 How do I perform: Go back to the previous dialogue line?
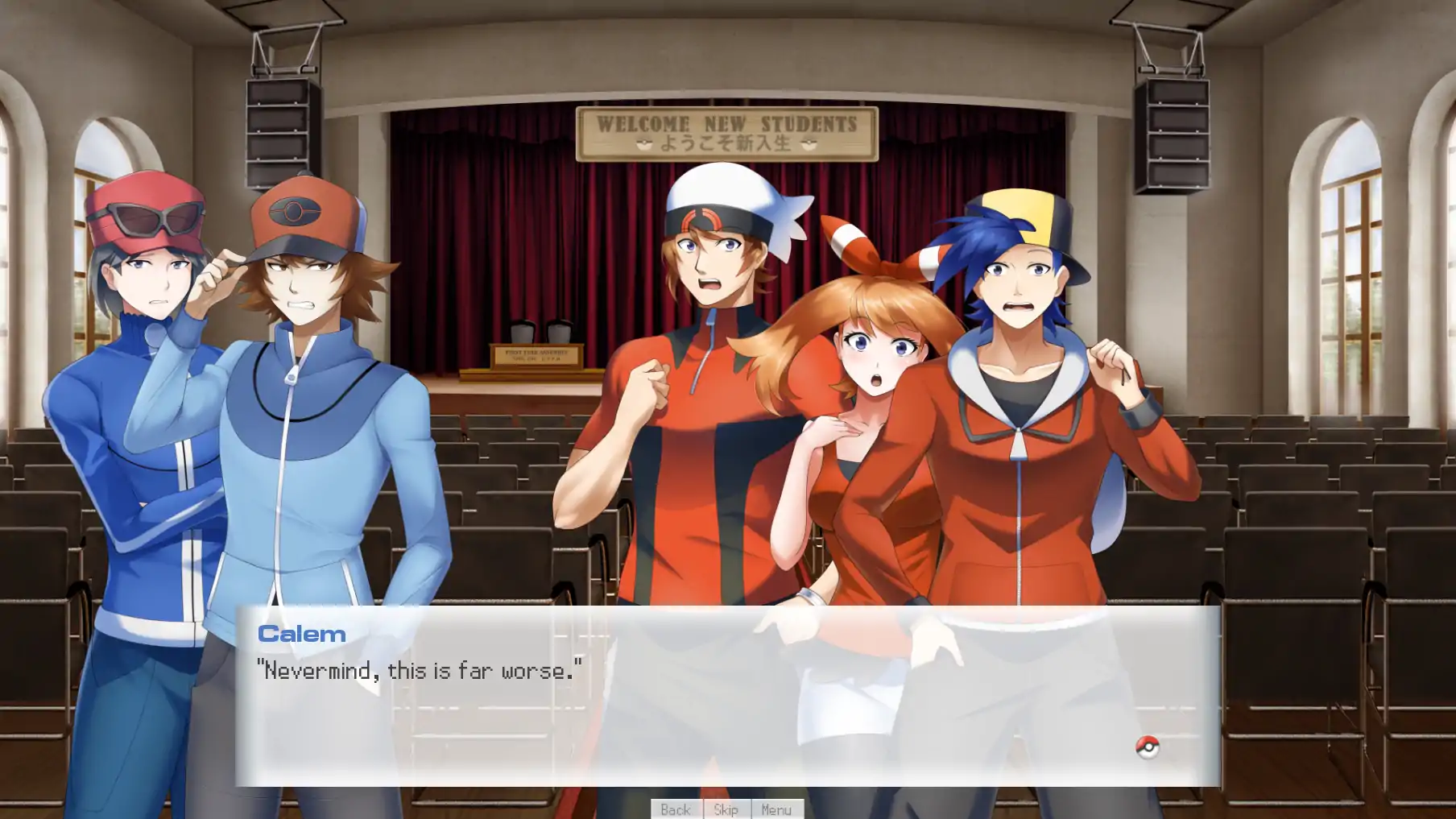pyautogui.click(x=676, y=809)
